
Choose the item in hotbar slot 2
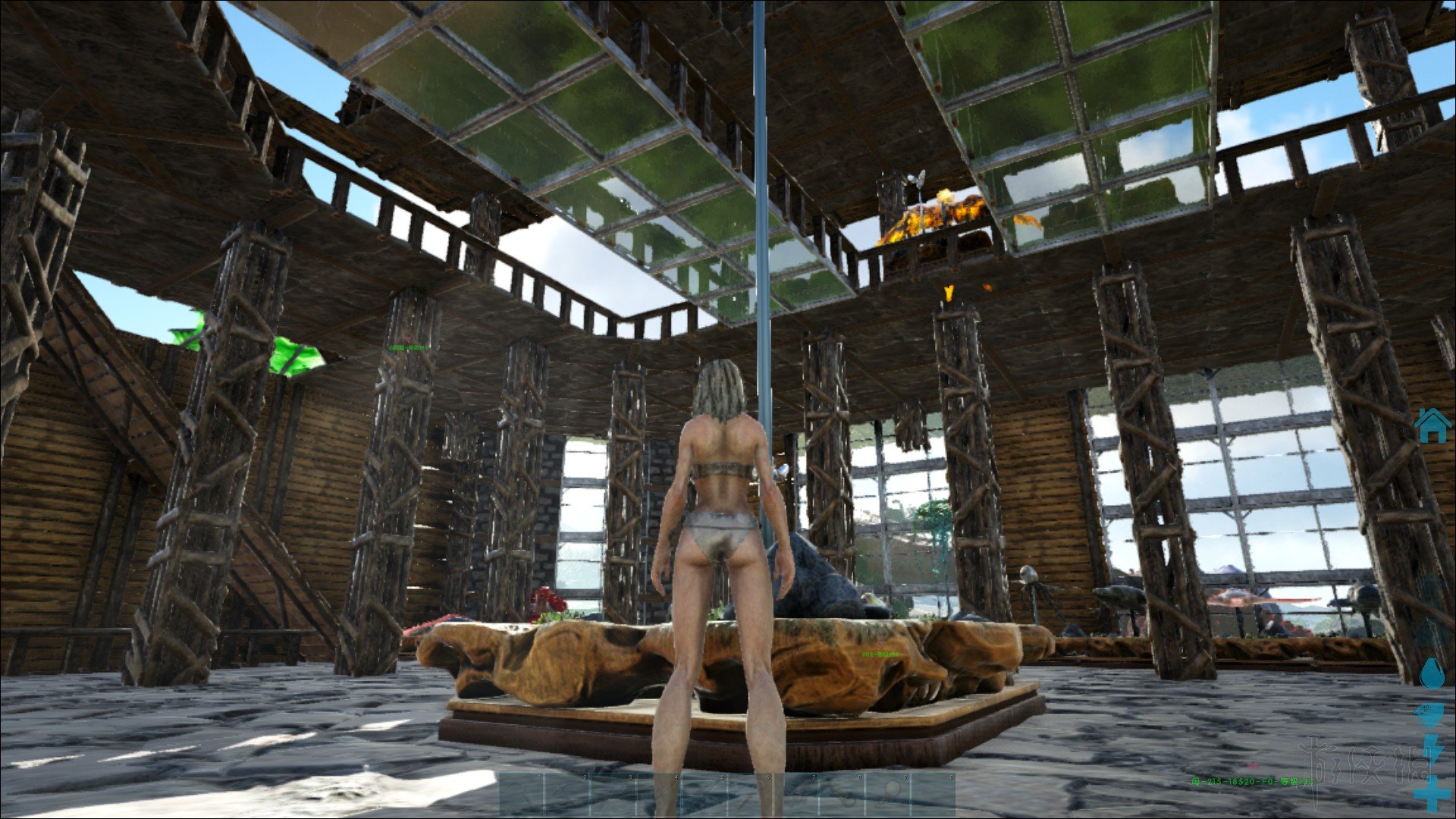point(569,795)
